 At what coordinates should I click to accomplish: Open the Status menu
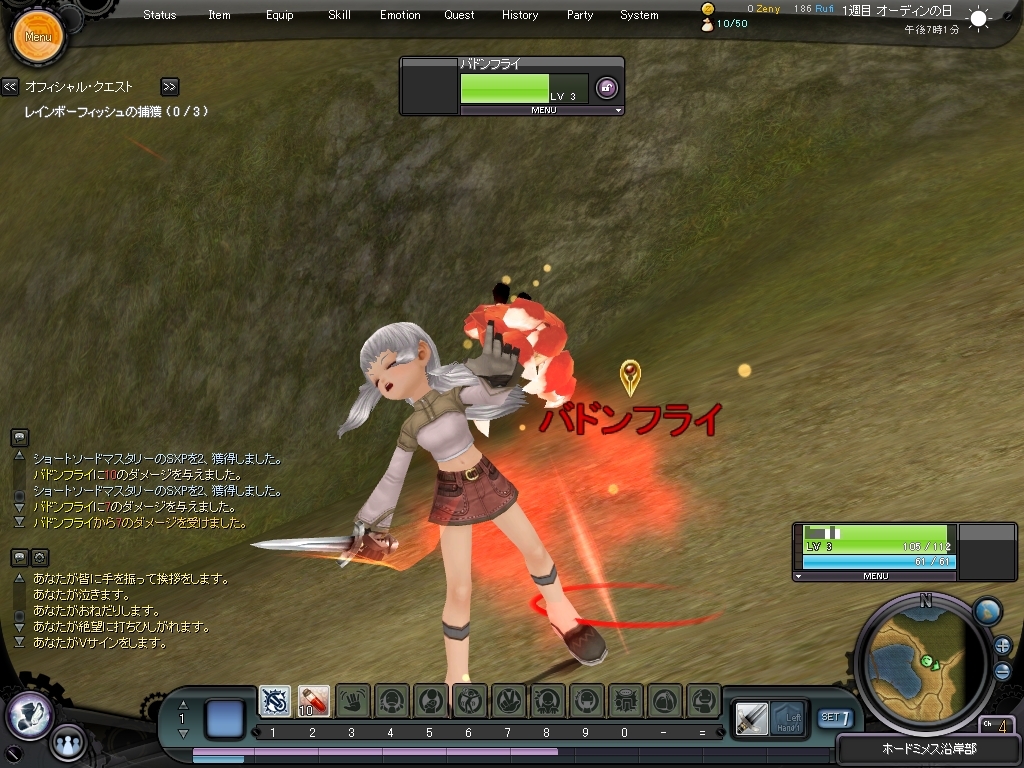160,15
